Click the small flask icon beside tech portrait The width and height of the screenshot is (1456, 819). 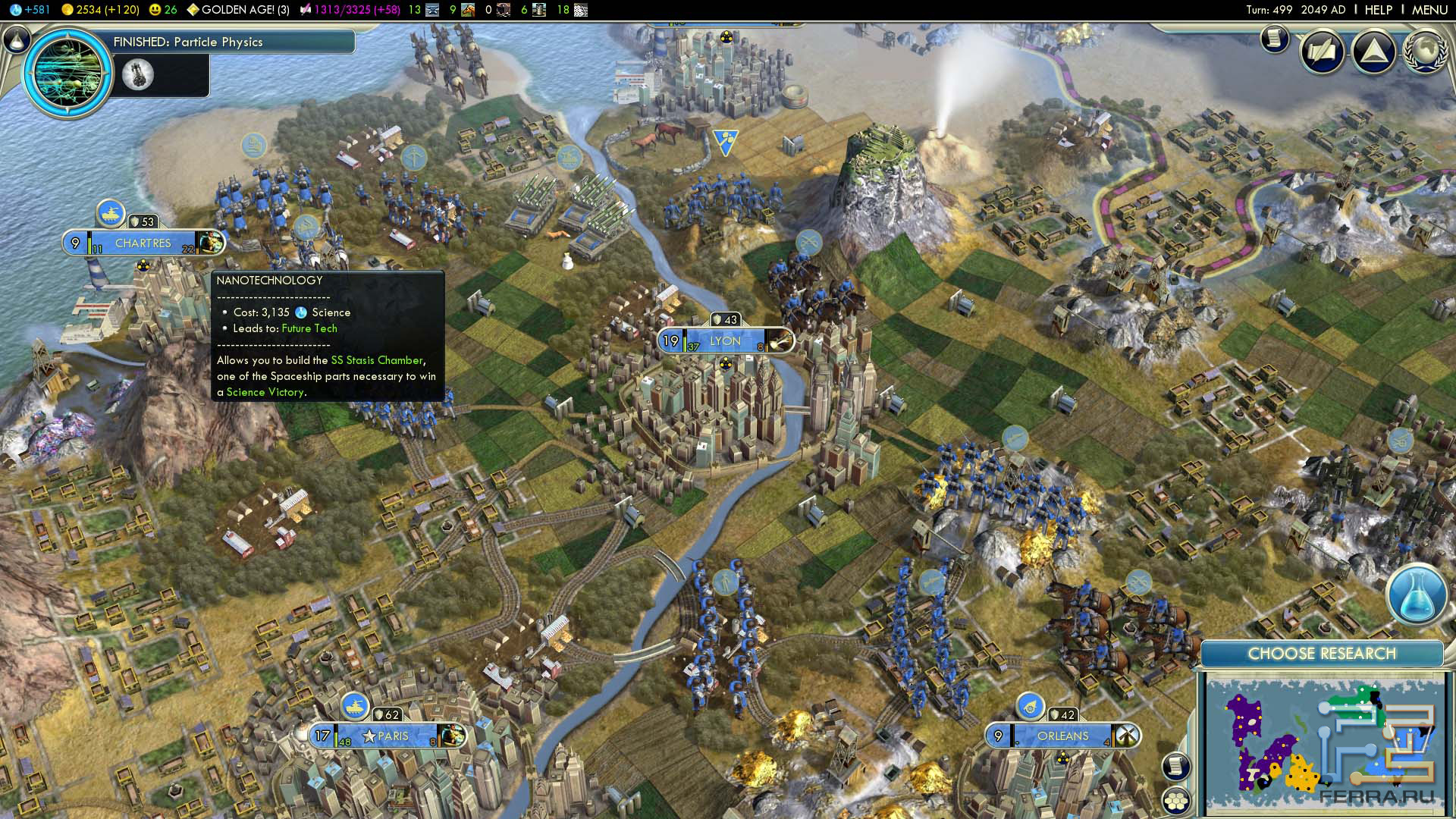pos(138,74)
